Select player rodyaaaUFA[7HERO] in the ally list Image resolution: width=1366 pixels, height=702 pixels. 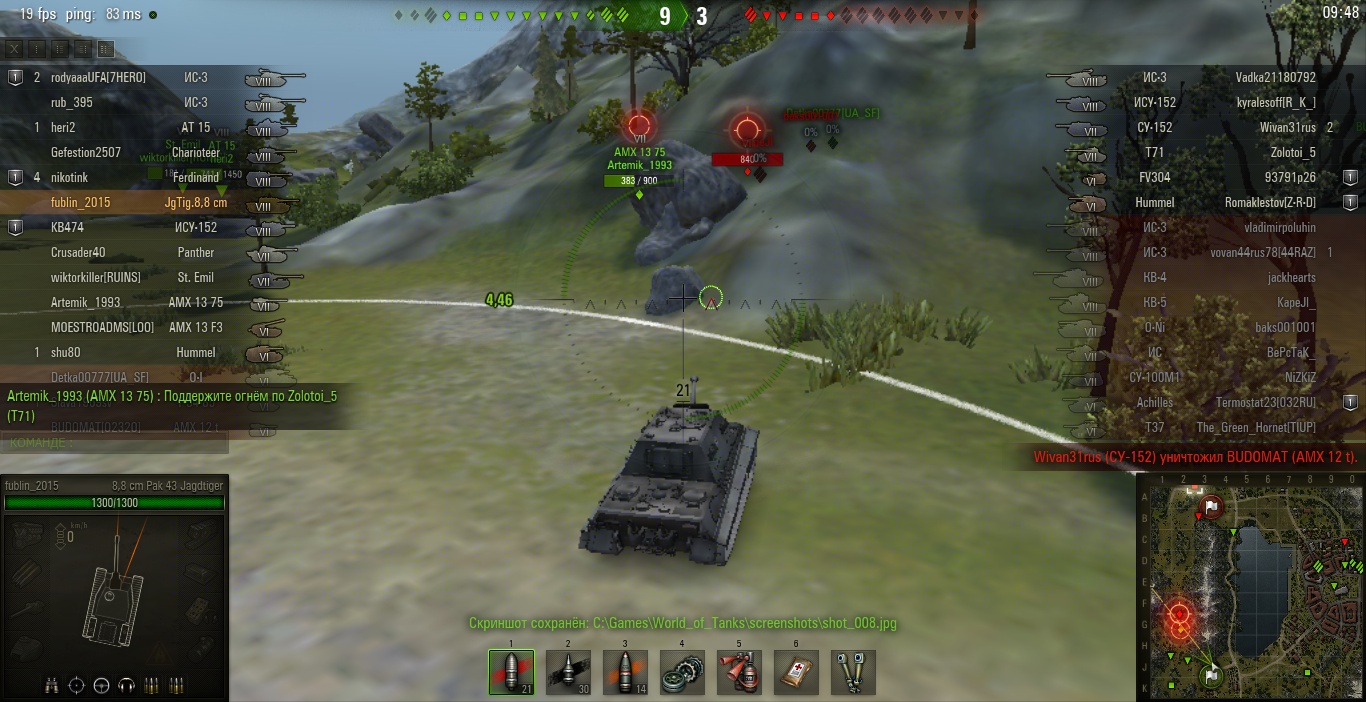[x=98, y=77]
